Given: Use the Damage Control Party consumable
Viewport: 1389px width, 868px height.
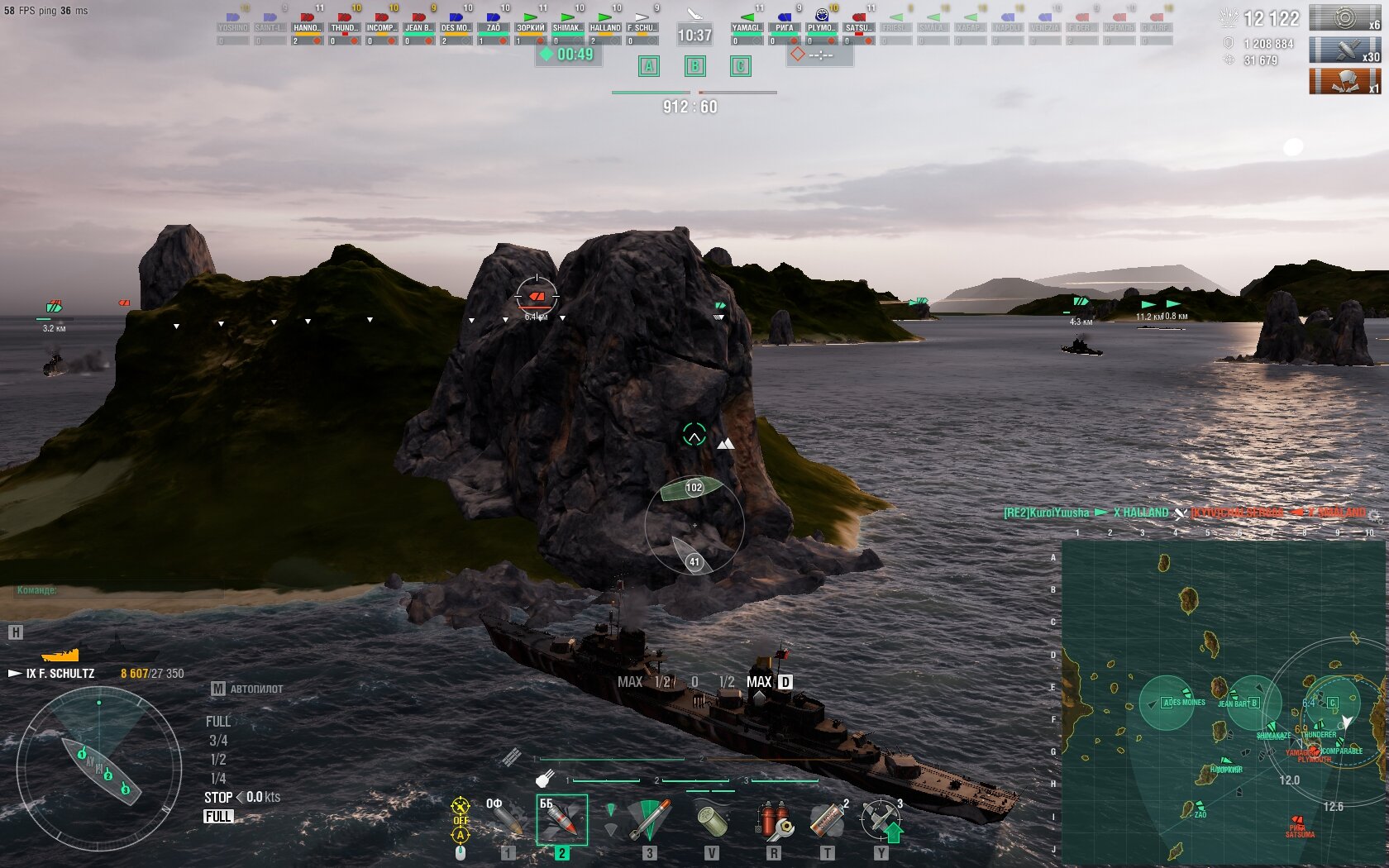Looking at the screenshot, I should pos(774,820).
